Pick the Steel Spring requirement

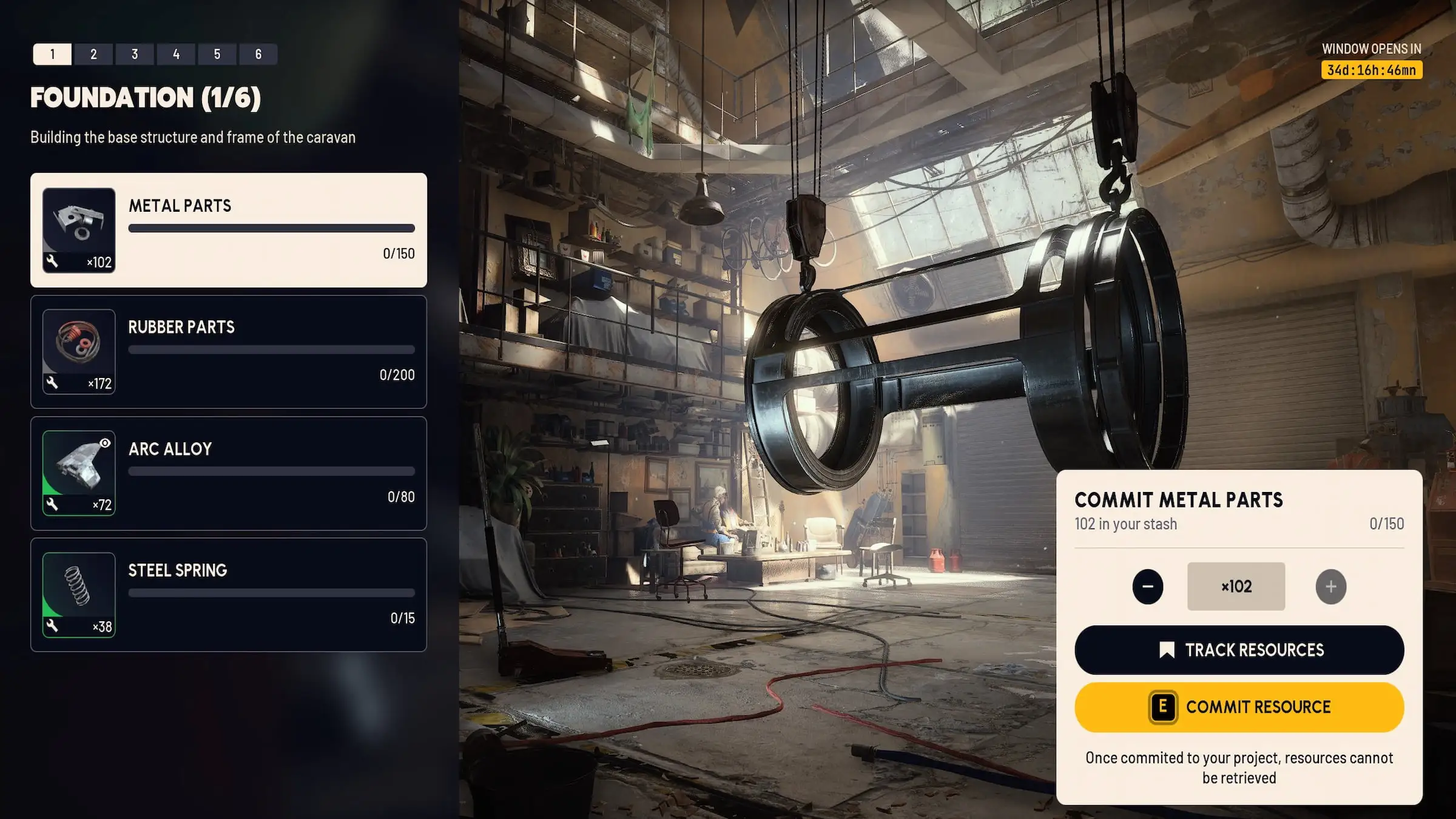pos(229,595)
